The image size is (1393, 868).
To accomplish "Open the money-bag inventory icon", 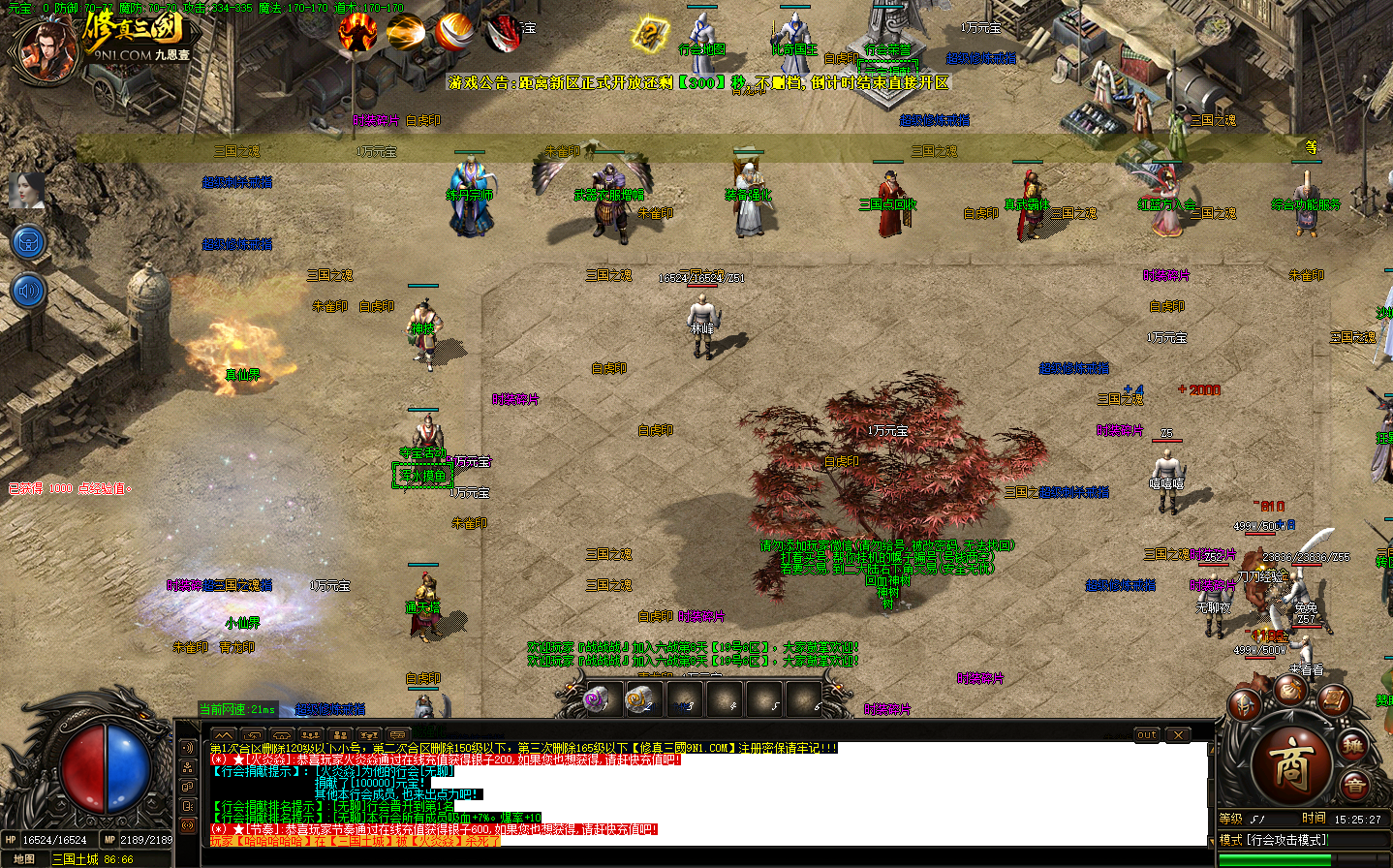I will tap(1289, 692).
